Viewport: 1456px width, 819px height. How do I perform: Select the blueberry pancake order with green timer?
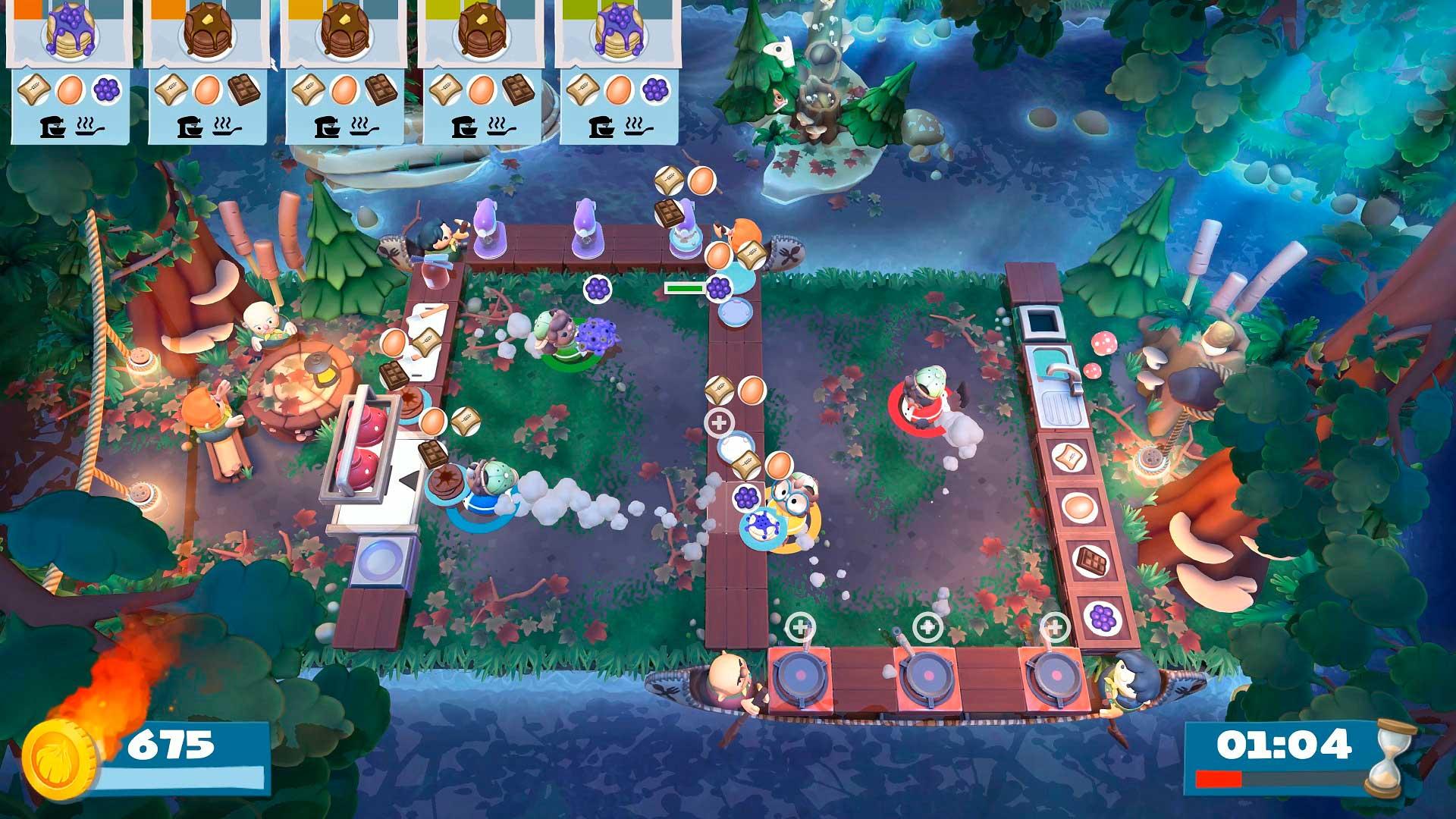coord(619,72)
